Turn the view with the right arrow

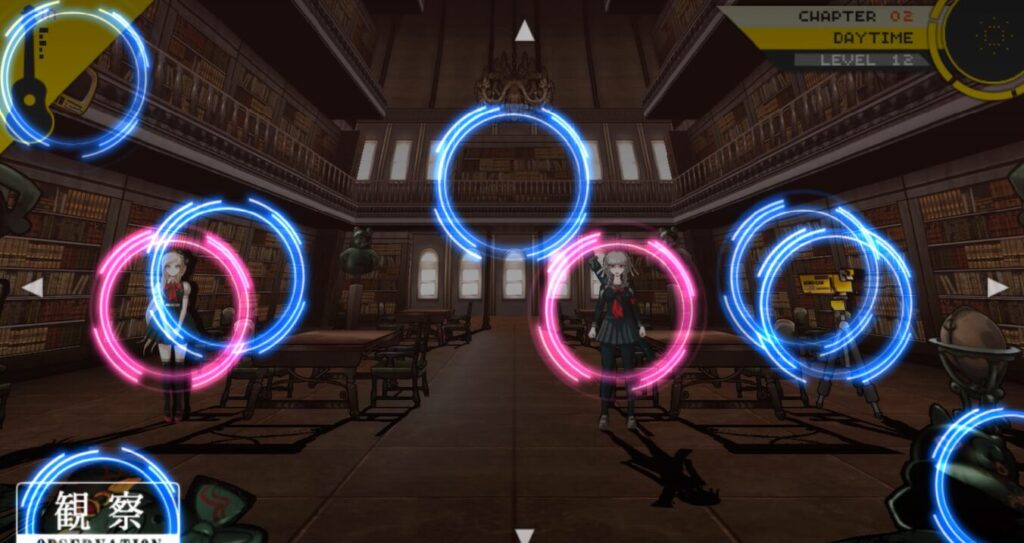(997, 288)
